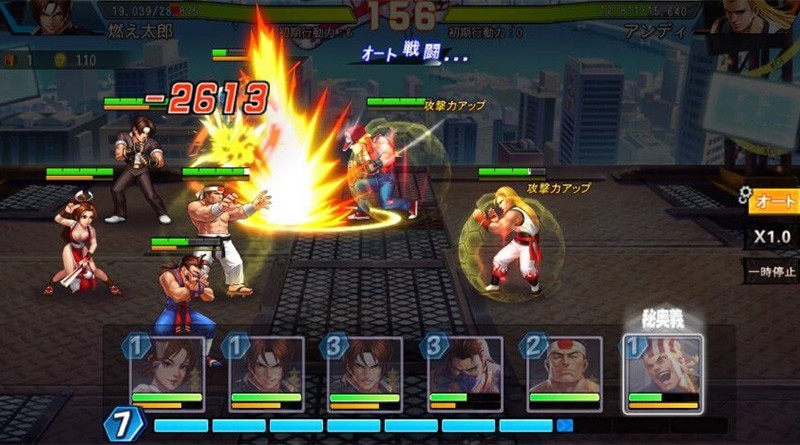
Task: Toggle the orange オート auto-battle button
Action: 774,202
